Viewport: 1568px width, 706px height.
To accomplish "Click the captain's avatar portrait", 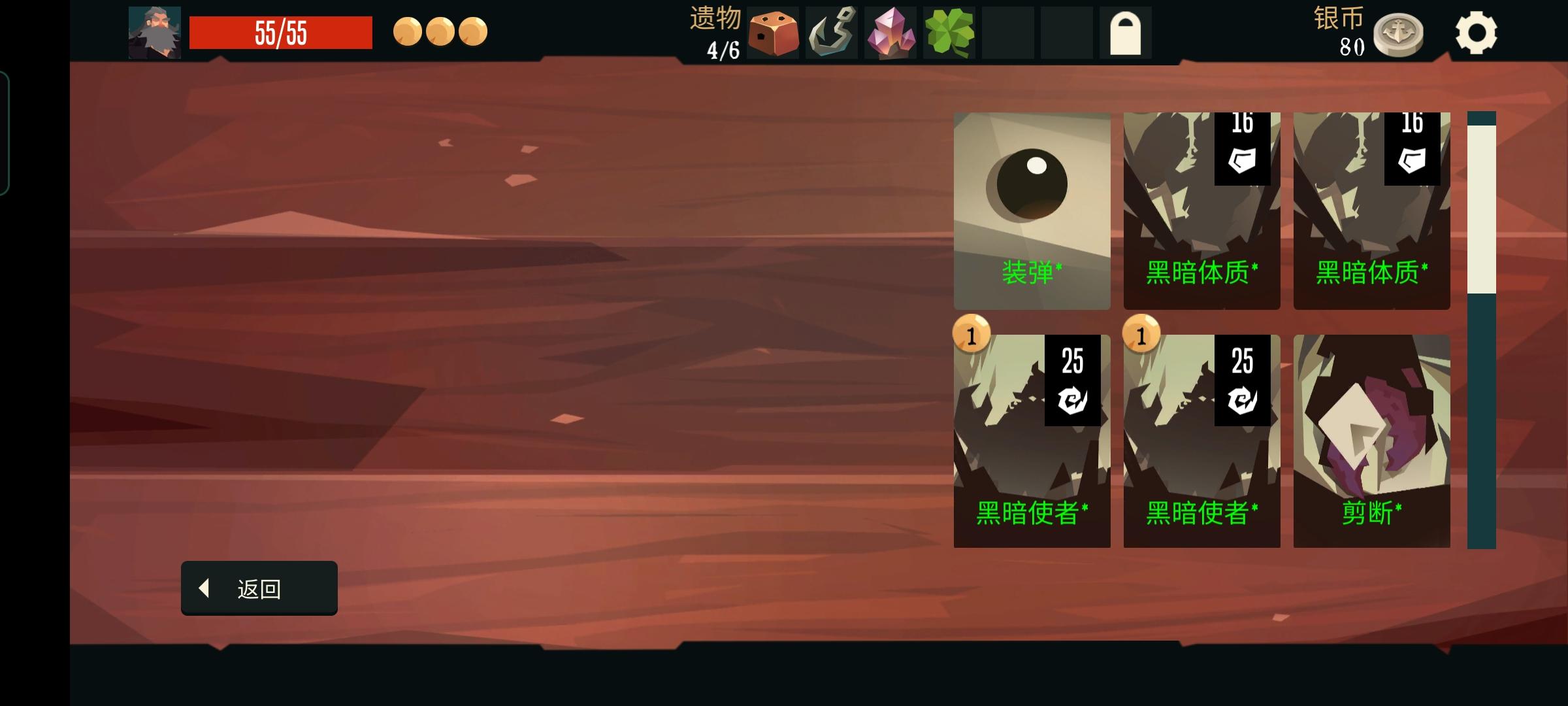I will pos(155,31).
